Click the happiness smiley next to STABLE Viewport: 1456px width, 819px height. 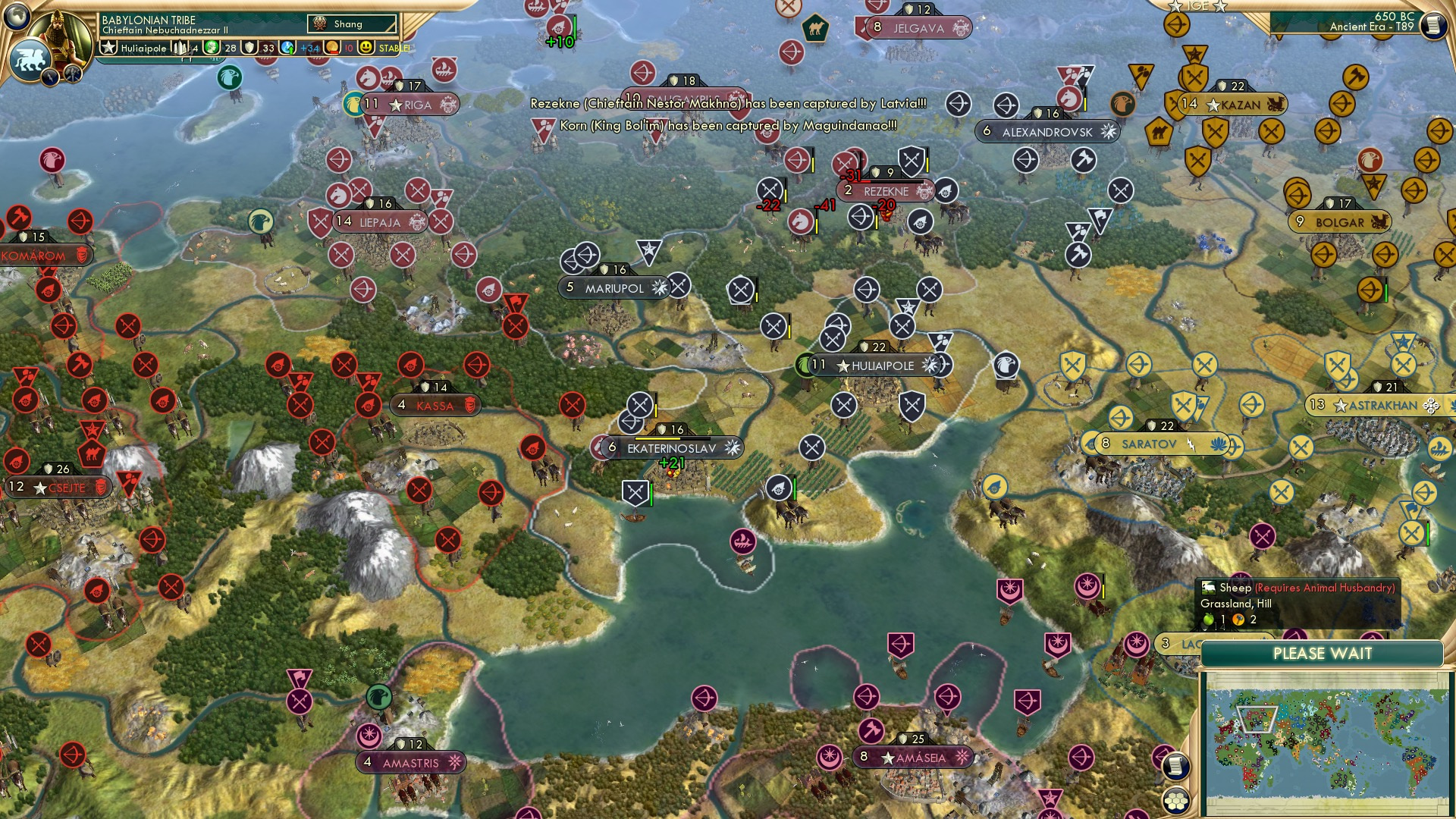pos(366,48)
